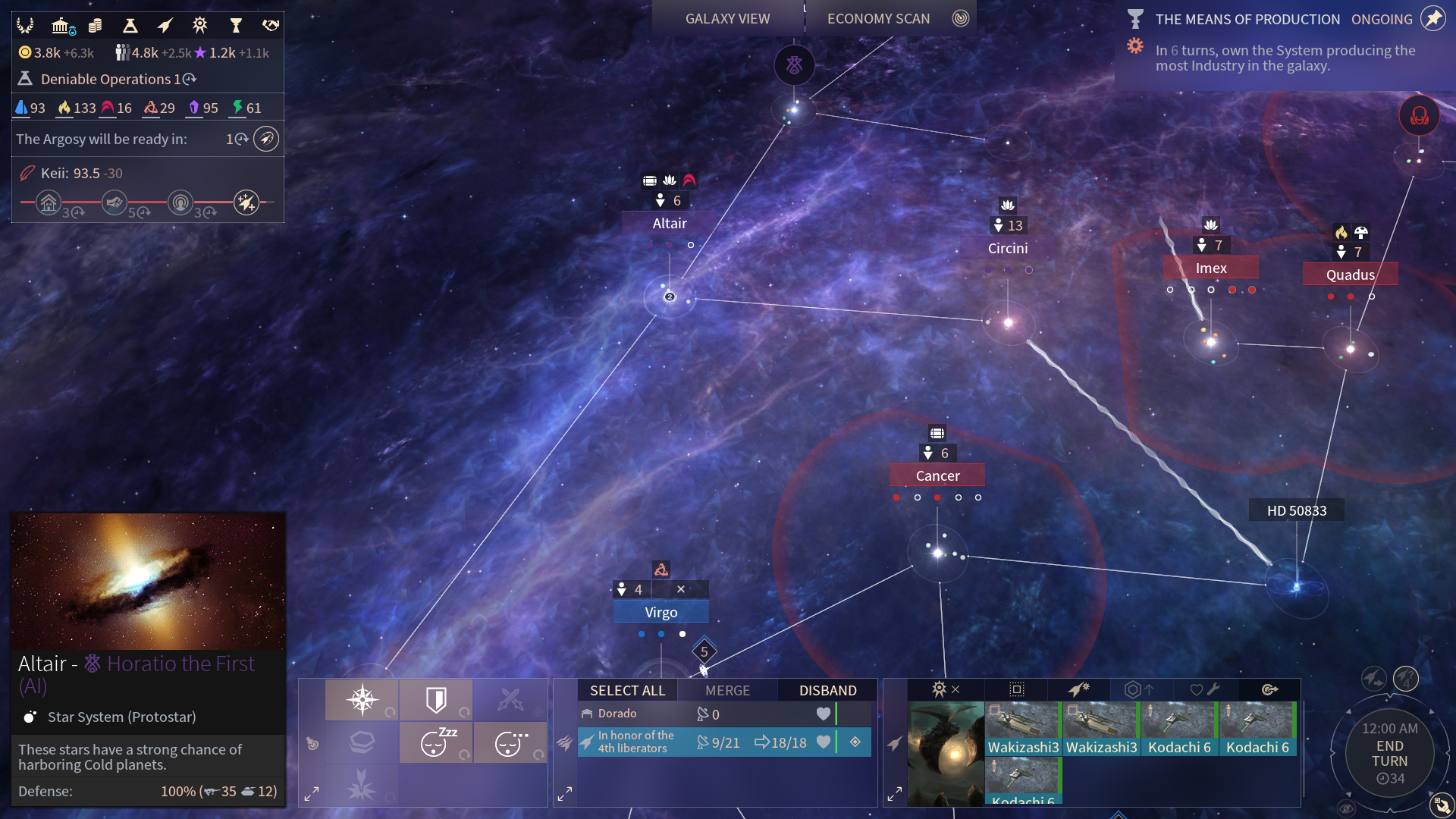Switch to Galaxy View
This screenshot has height=819, width=1456.
[x=727, y=19]
